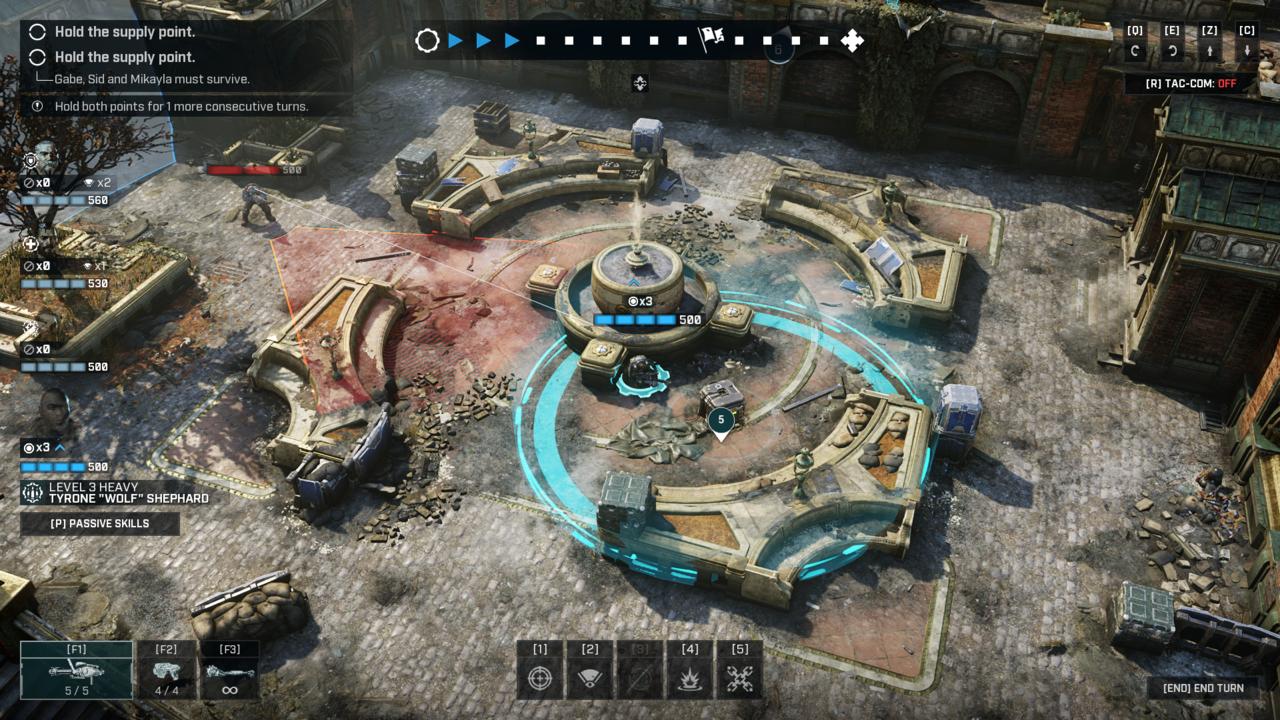
Task: Open the Passive Skills panel
Action: point(100,524)
